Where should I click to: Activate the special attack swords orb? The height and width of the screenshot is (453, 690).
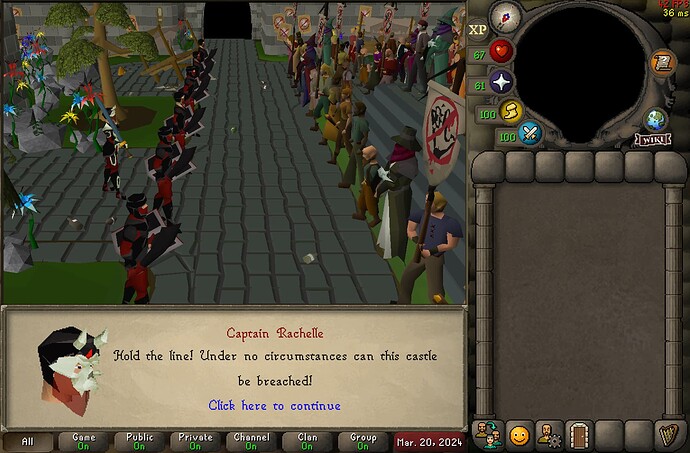pyautogui.click(x=531, y=133)
